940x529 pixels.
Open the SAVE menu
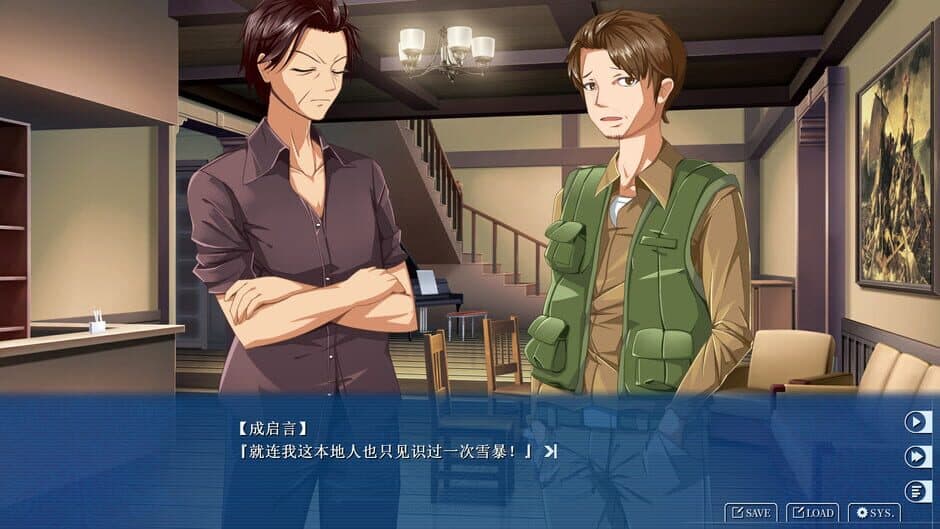pos(750,513)
